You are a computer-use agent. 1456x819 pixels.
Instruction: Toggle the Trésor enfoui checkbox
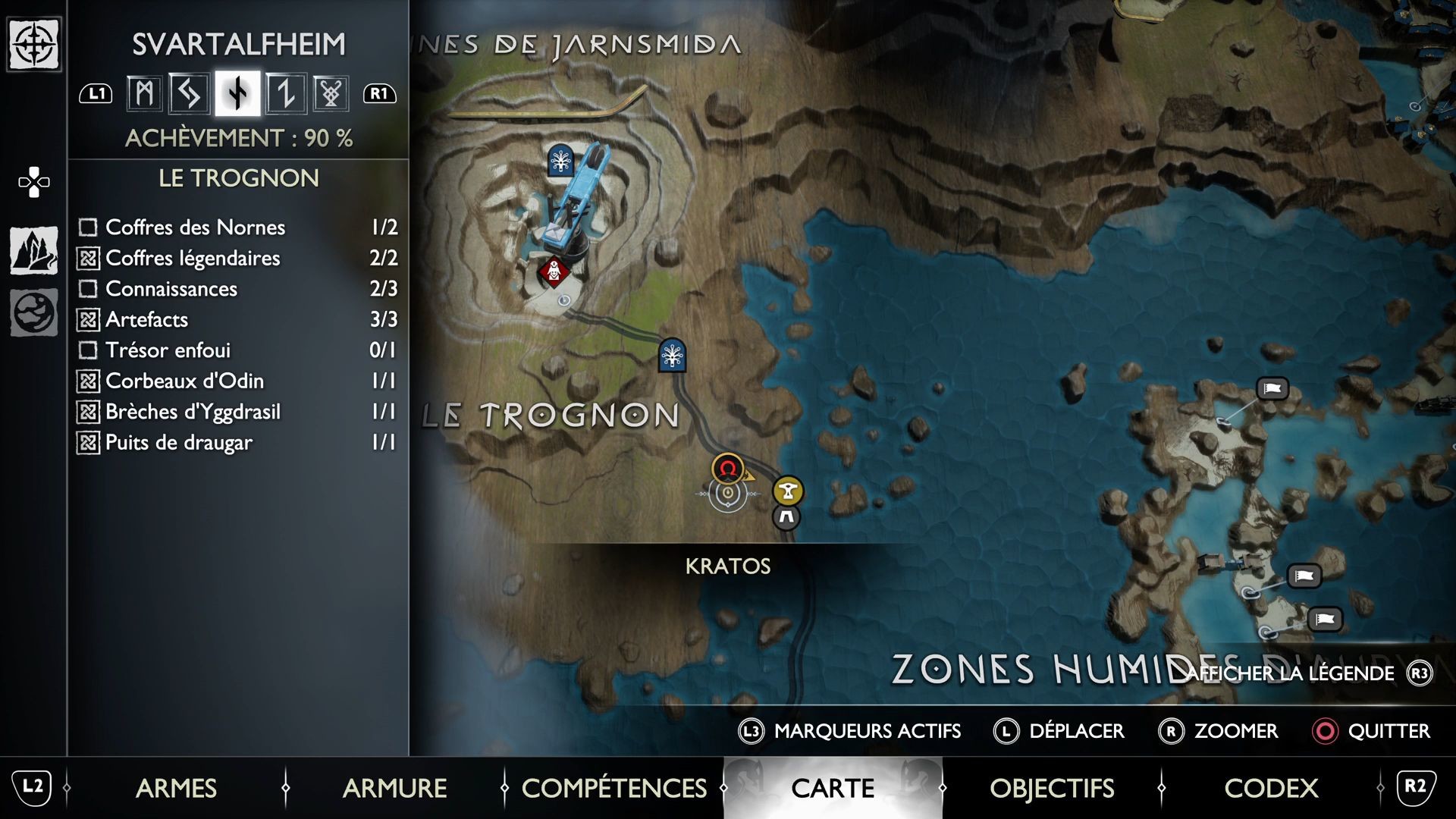87,350
